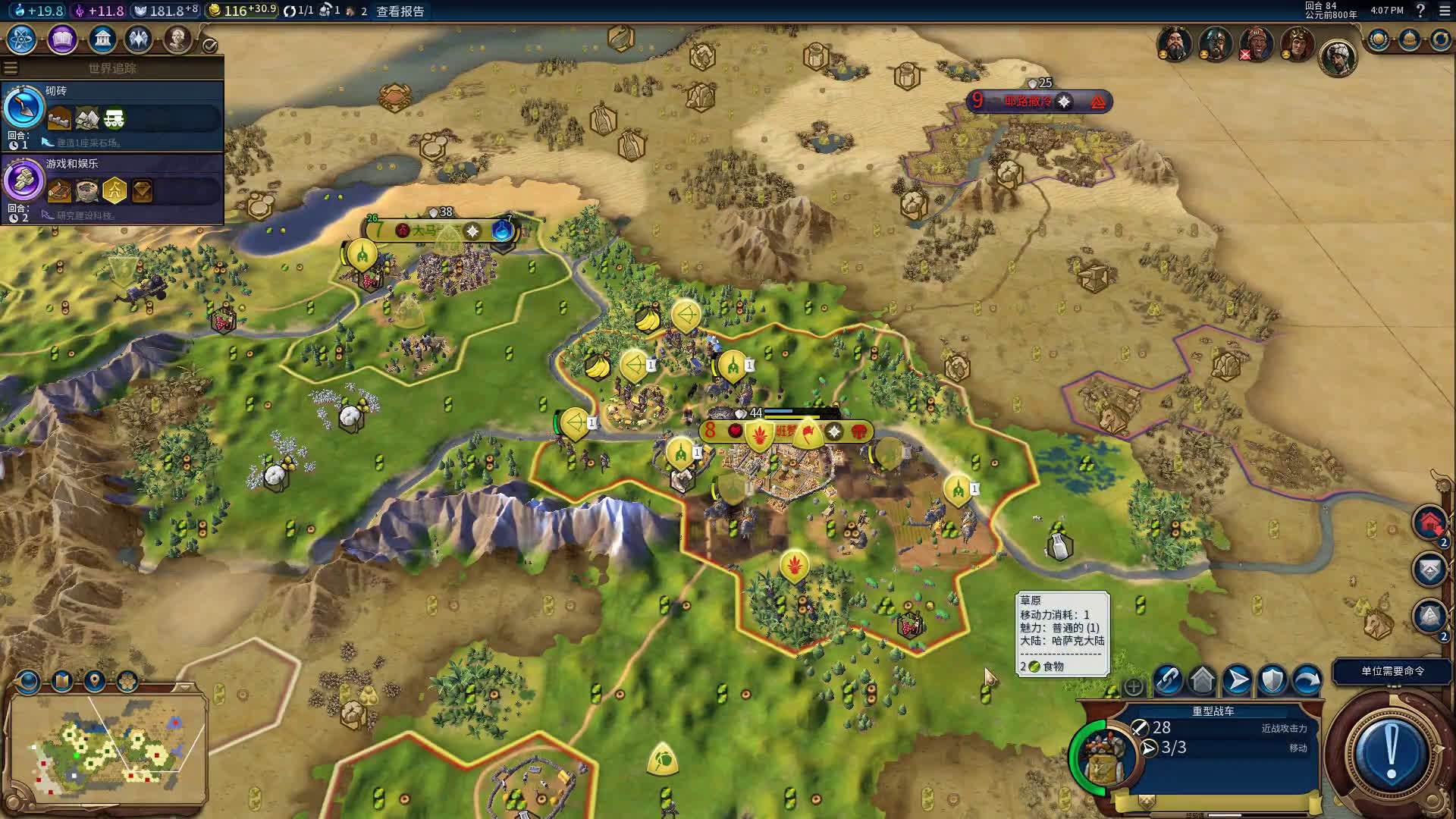Click the 查看报告 reports button
Screen dimensions: 1456x819
click(400, 11)
